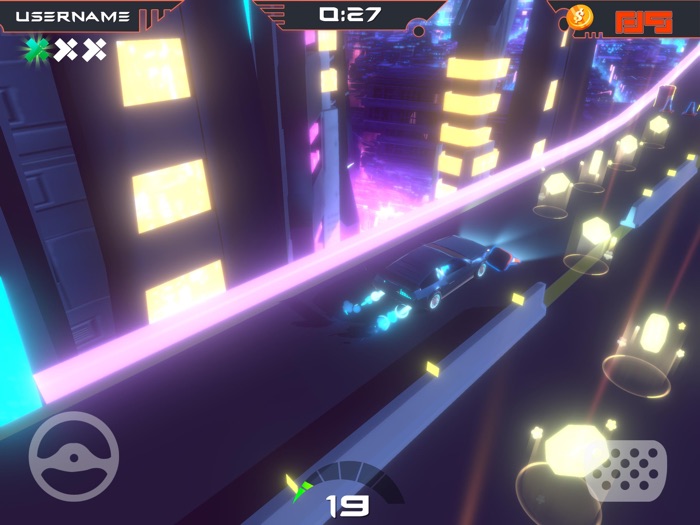700x525 pixels.
Task: Hit the gas pedal button
Action: (626, 470)
